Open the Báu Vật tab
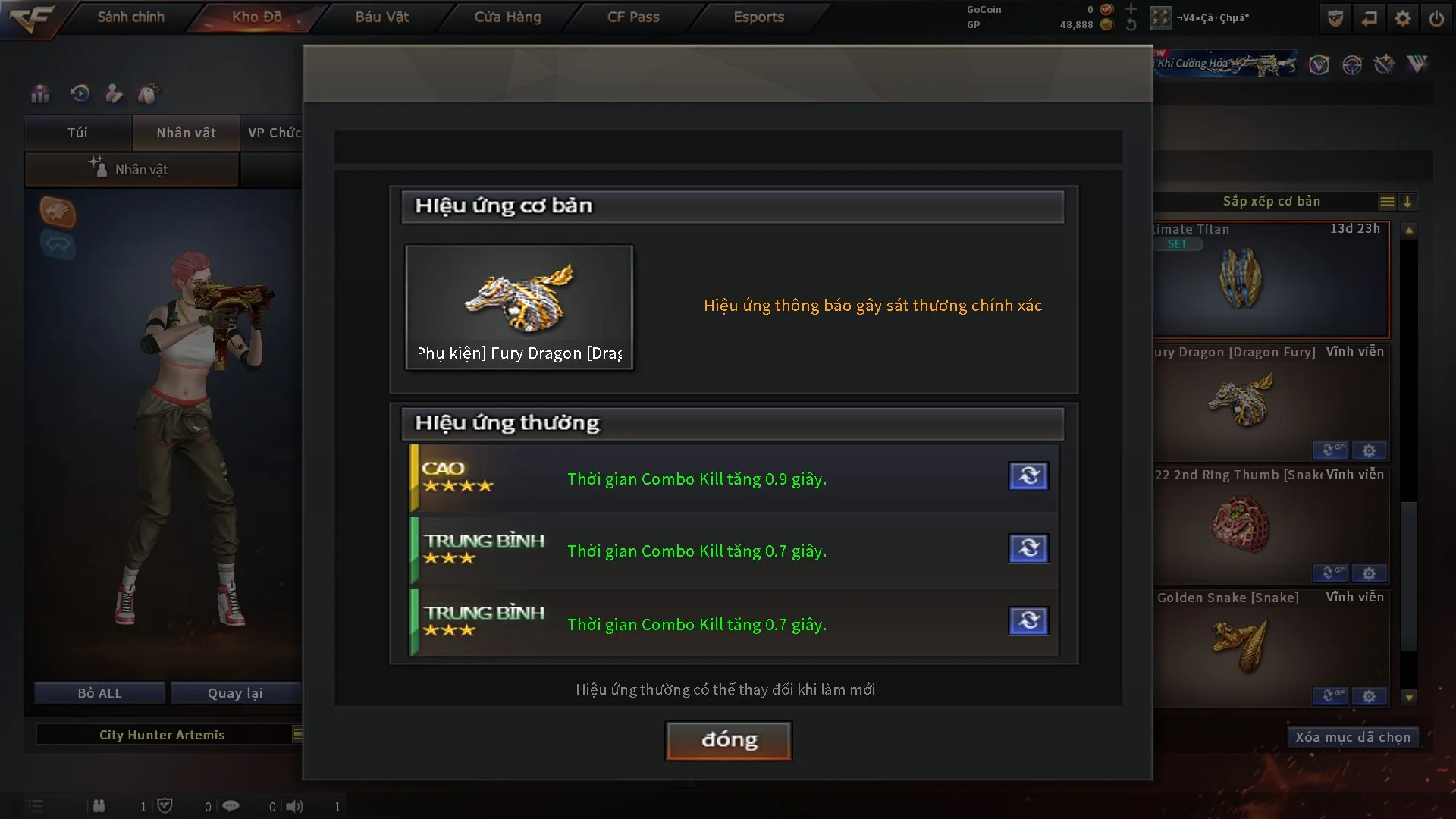 pyautogui.click(x=381, y=17)
